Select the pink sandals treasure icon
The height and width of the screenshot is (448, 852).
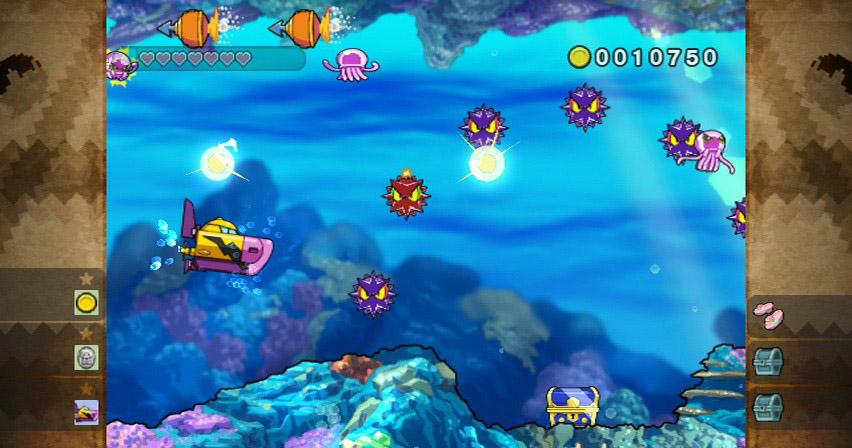click(x=767, y=316)
